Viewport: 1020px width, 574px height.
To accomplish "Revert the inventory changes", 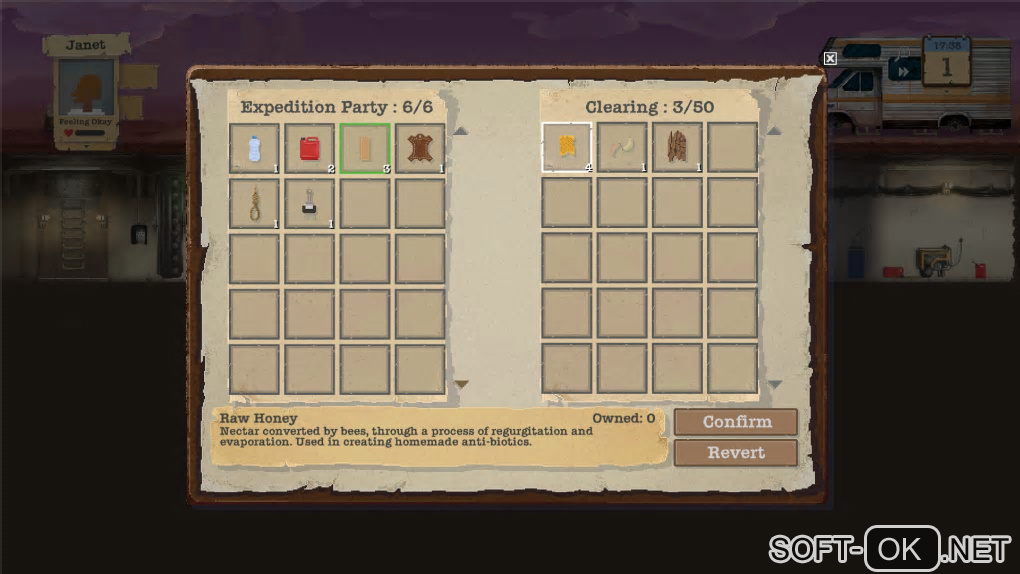I will pyautogui.click(x=735, y=453).
